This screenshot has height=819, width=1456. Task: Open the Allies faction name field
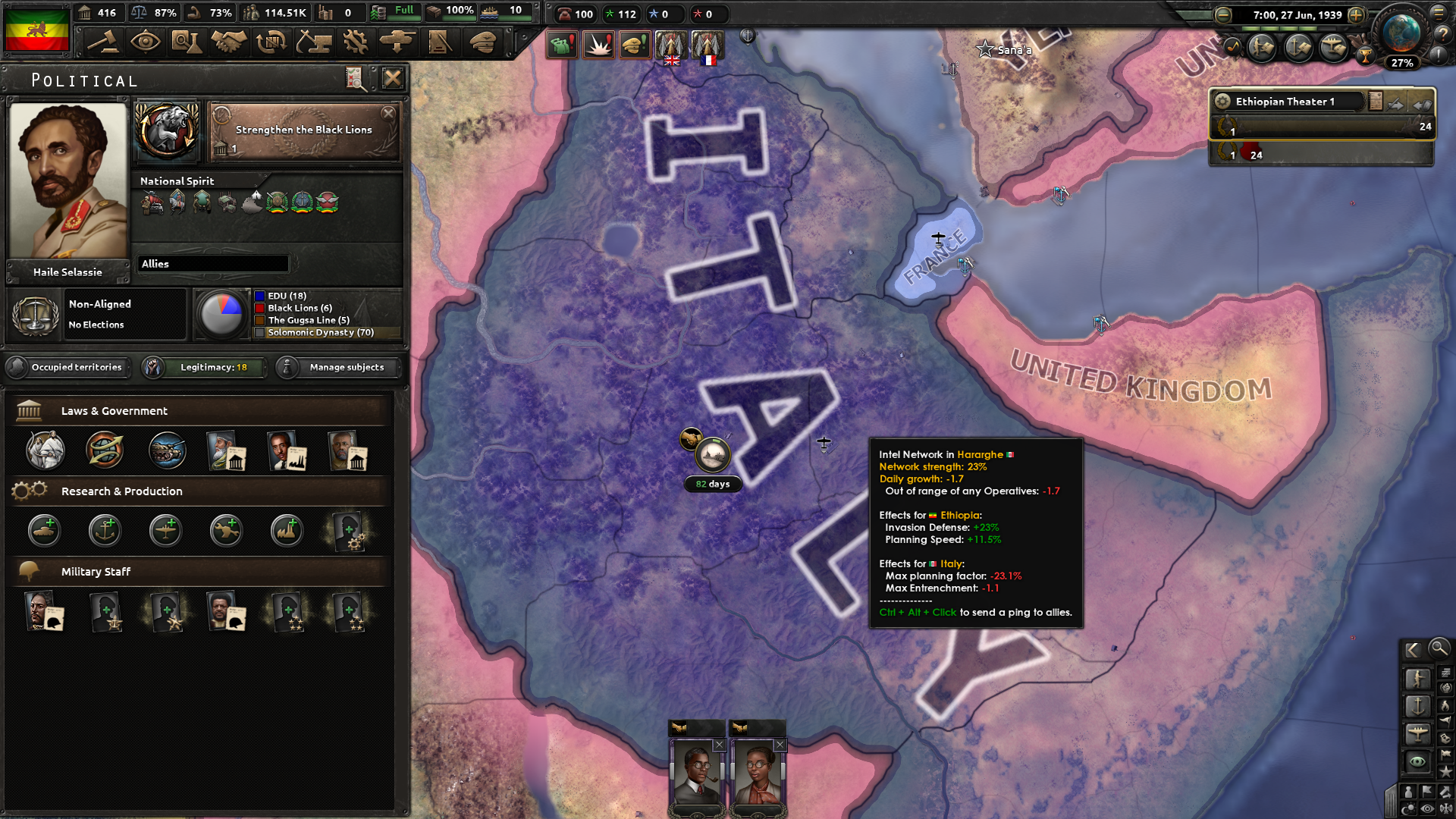[214, 263]
